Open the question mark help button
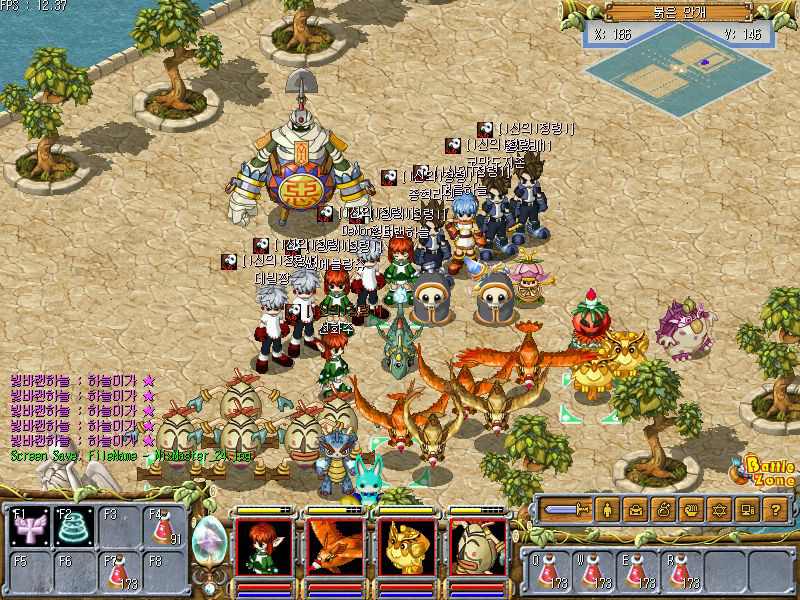This screenshot has height=600, width=800. point(775,510)
